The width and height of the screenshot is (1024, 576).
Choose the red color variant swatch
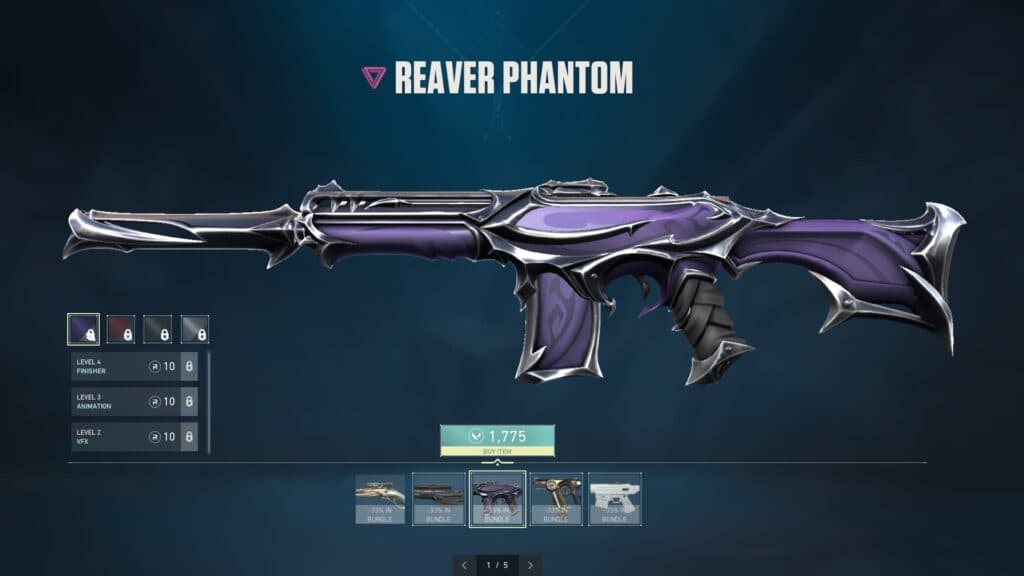point(120,329)
